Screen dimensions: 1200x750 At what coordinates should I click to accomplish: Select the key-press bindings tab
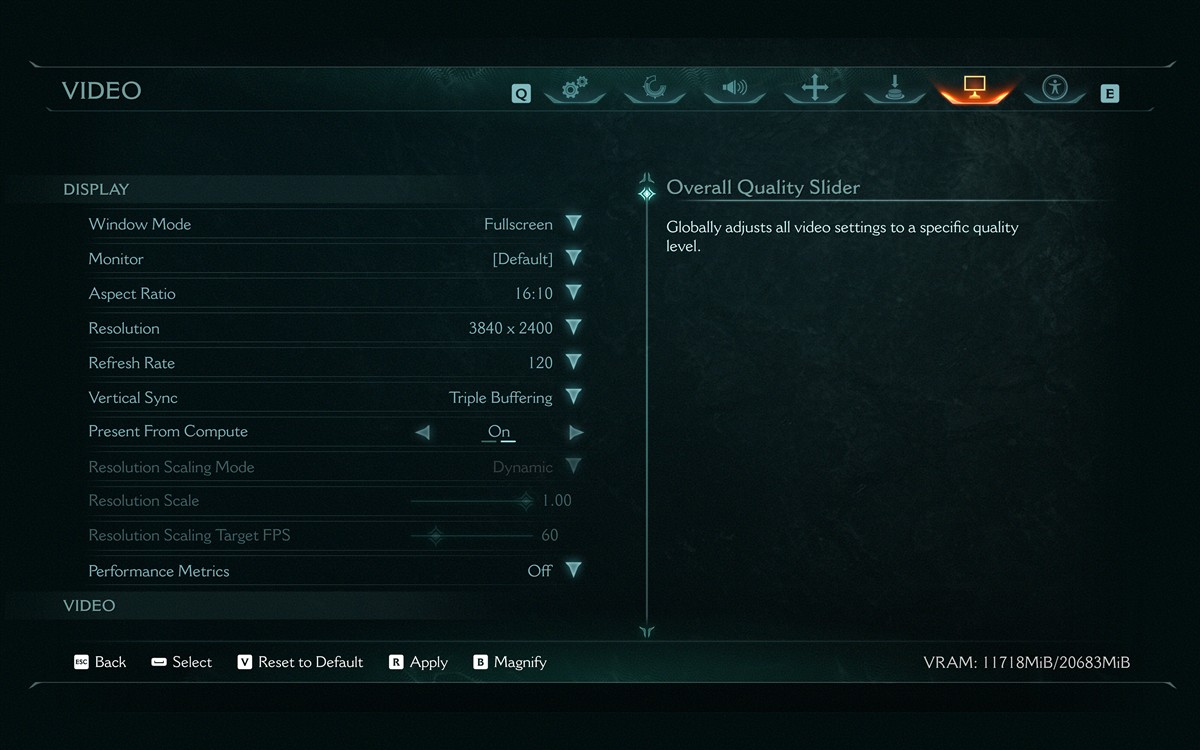pyautogui.click(x=895, y=90)
